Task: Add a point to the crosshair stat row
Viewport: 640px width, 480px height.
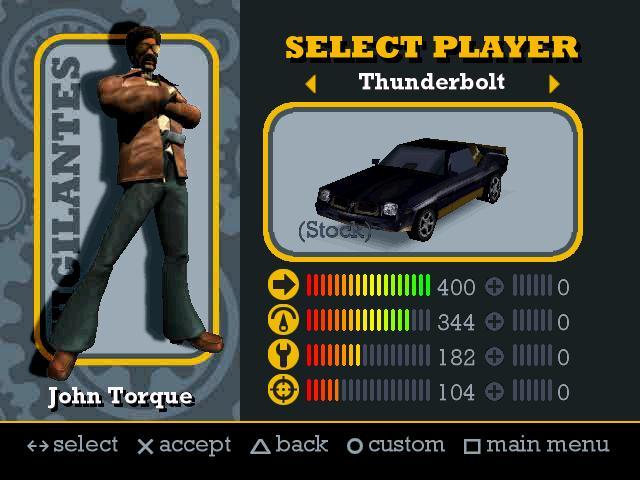Action: 494,392
